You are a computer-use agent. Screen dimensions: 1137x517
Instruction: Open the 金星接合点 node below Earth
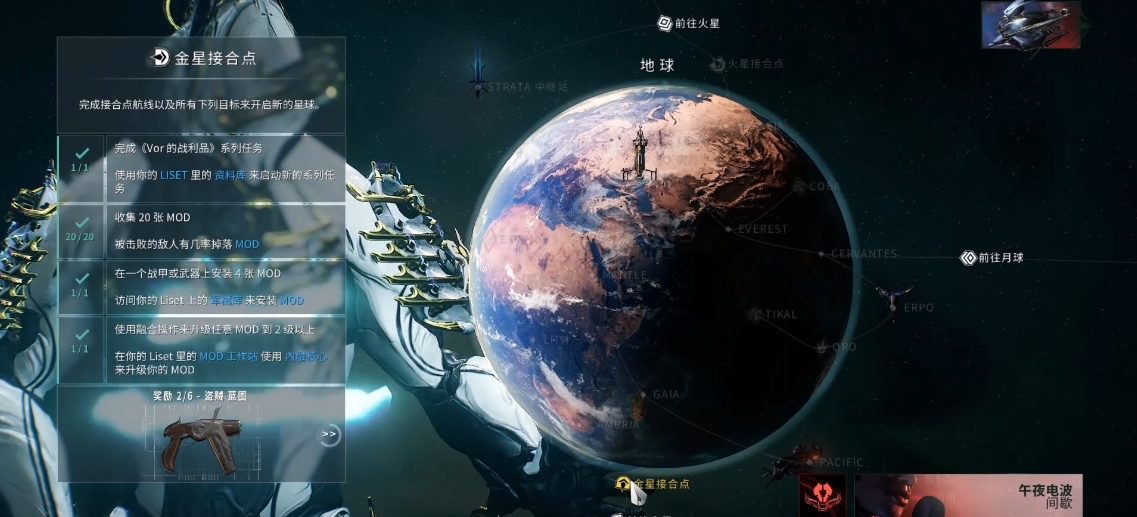coord(653,484)
